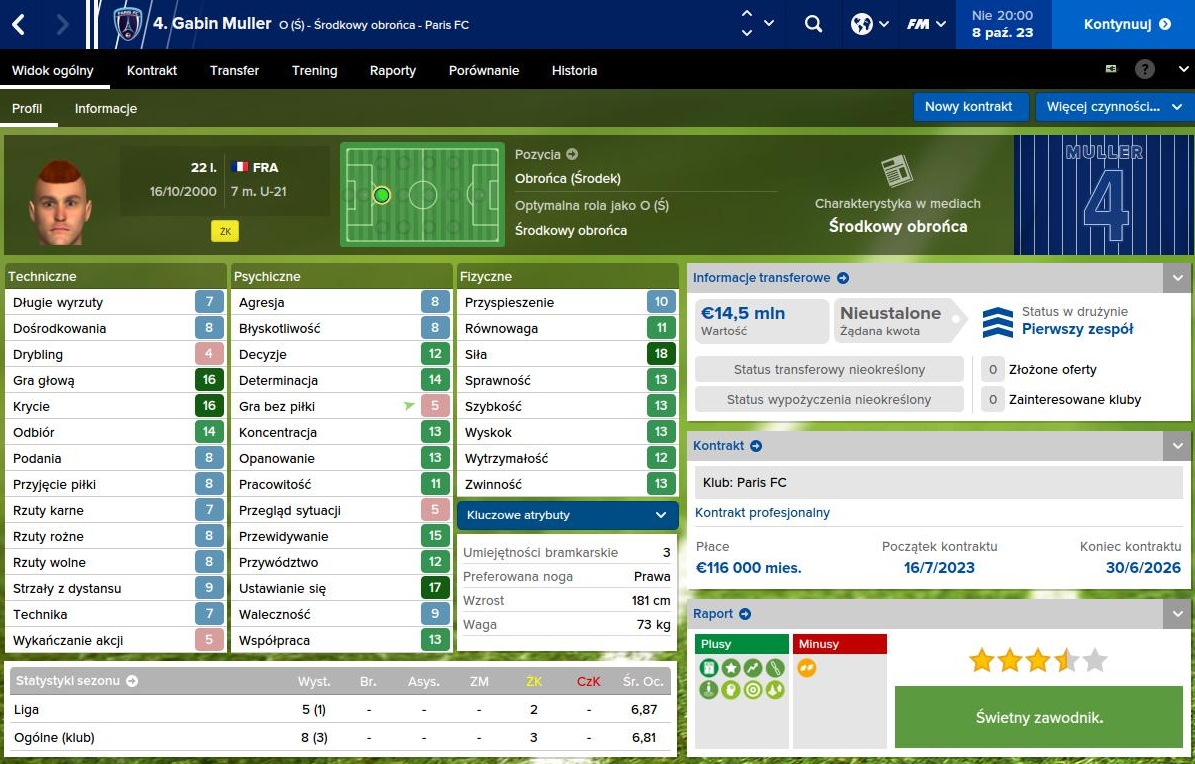
Task: Open the search magnifier icon
Action: pyautogui.click(x=813, y=24)
